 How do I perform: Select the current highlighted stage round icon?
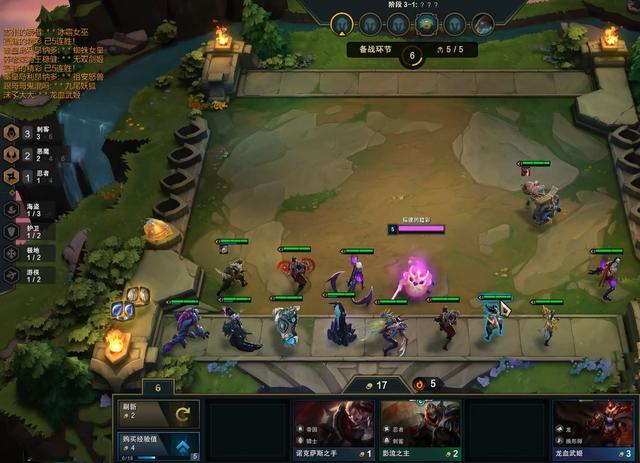coord(341,23)
